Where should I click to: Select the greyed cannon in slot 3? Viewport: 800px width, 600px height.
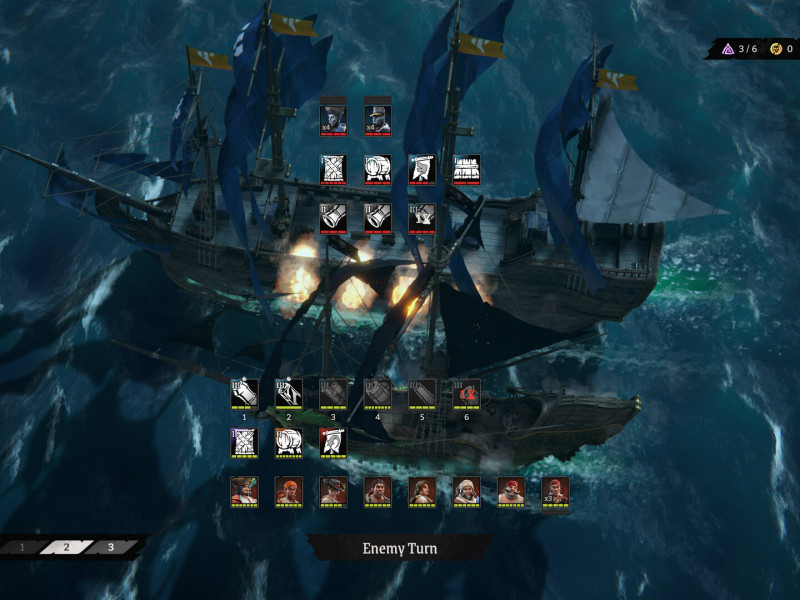pyautogui.click(x=333, y=394)
